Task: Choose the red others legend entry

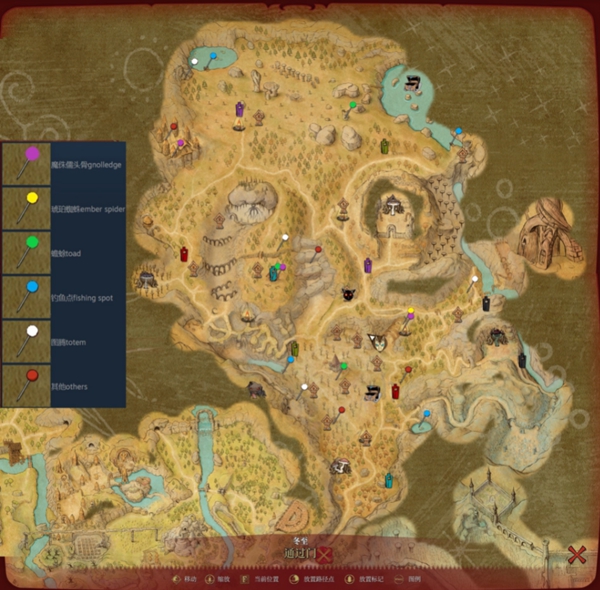Action: point(63,385)
